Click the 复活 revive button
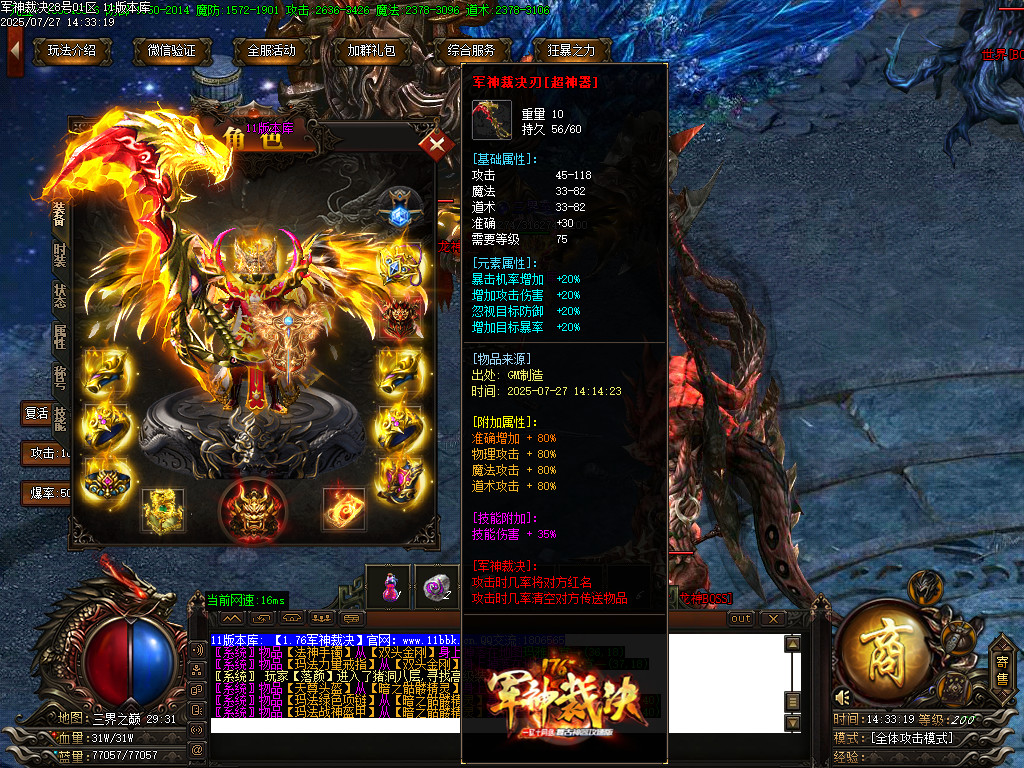Viewport: 1024px width, 768px height. (x=37, y=413)
